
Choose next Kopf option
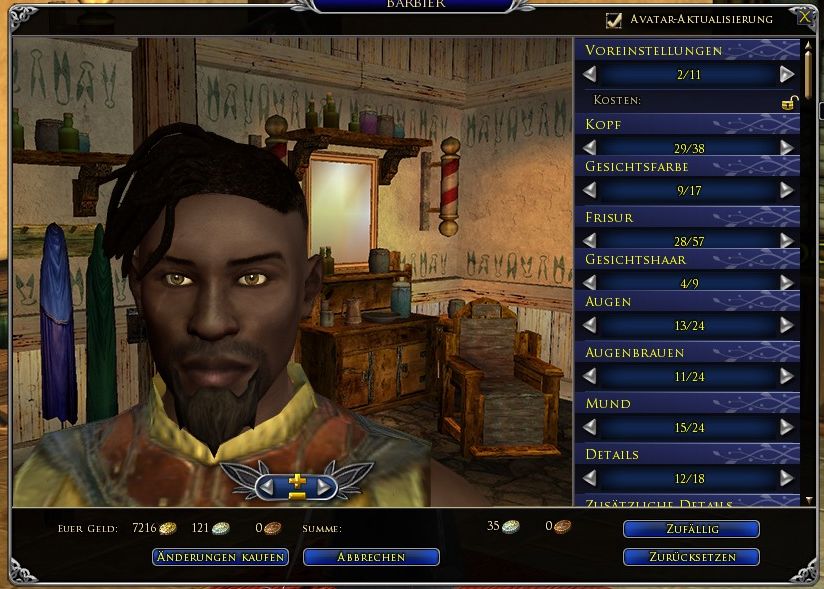[787, 148]
